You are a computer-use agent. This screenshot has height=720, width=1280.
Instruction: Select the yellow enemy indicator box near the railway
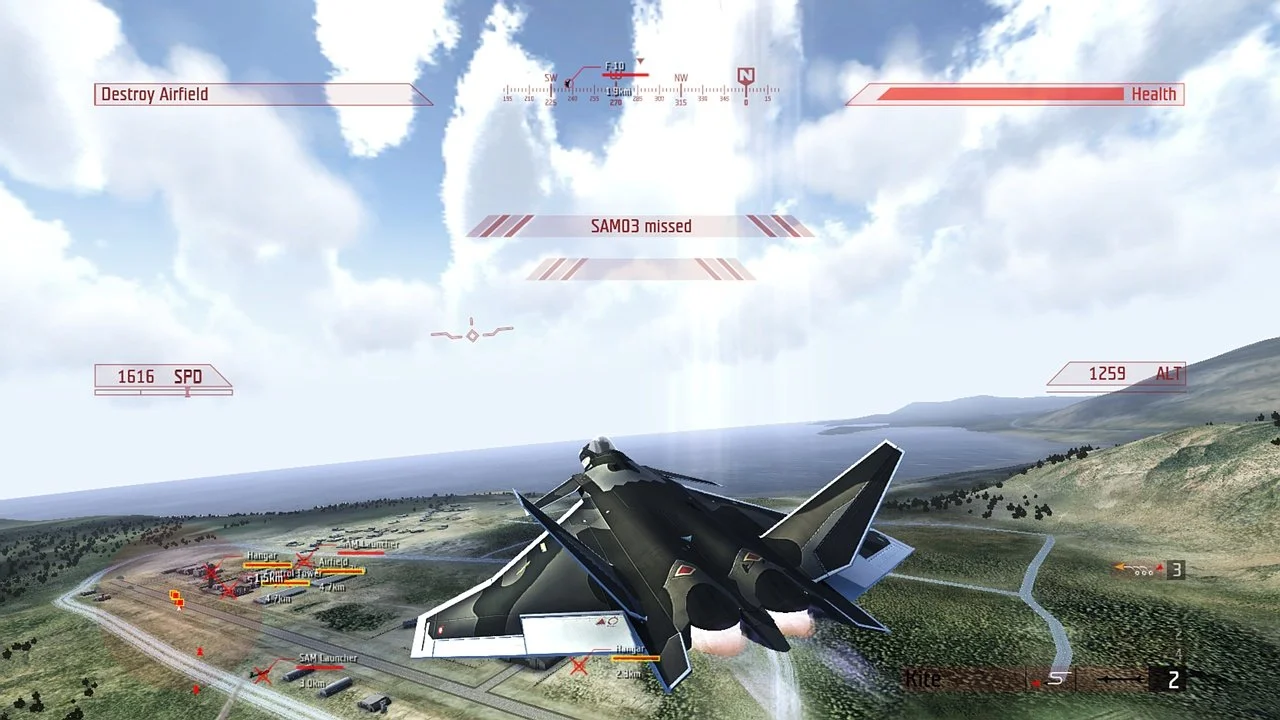click(x=176, y=596)
